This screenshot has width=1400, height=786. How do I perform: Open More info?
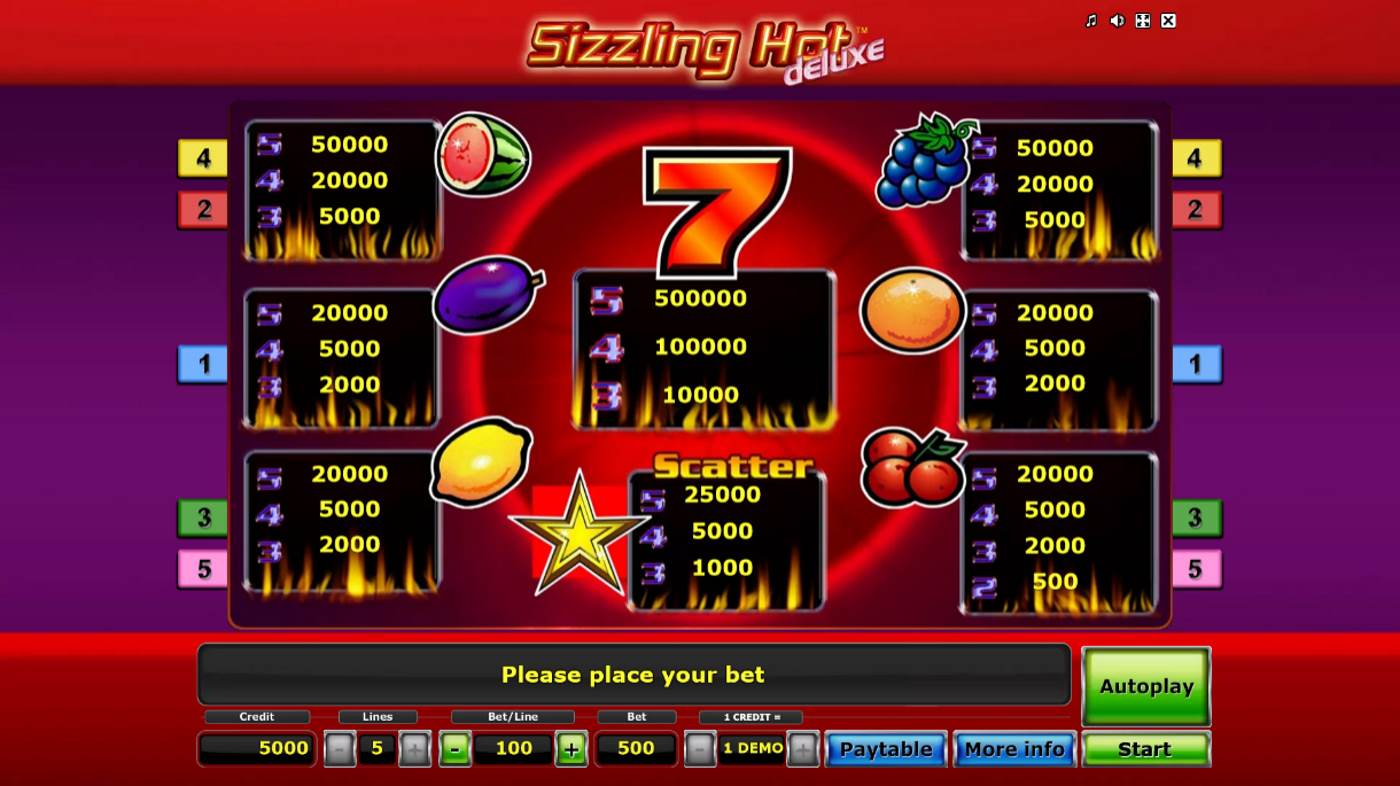pyautogui.click(x=1014, y=749)
